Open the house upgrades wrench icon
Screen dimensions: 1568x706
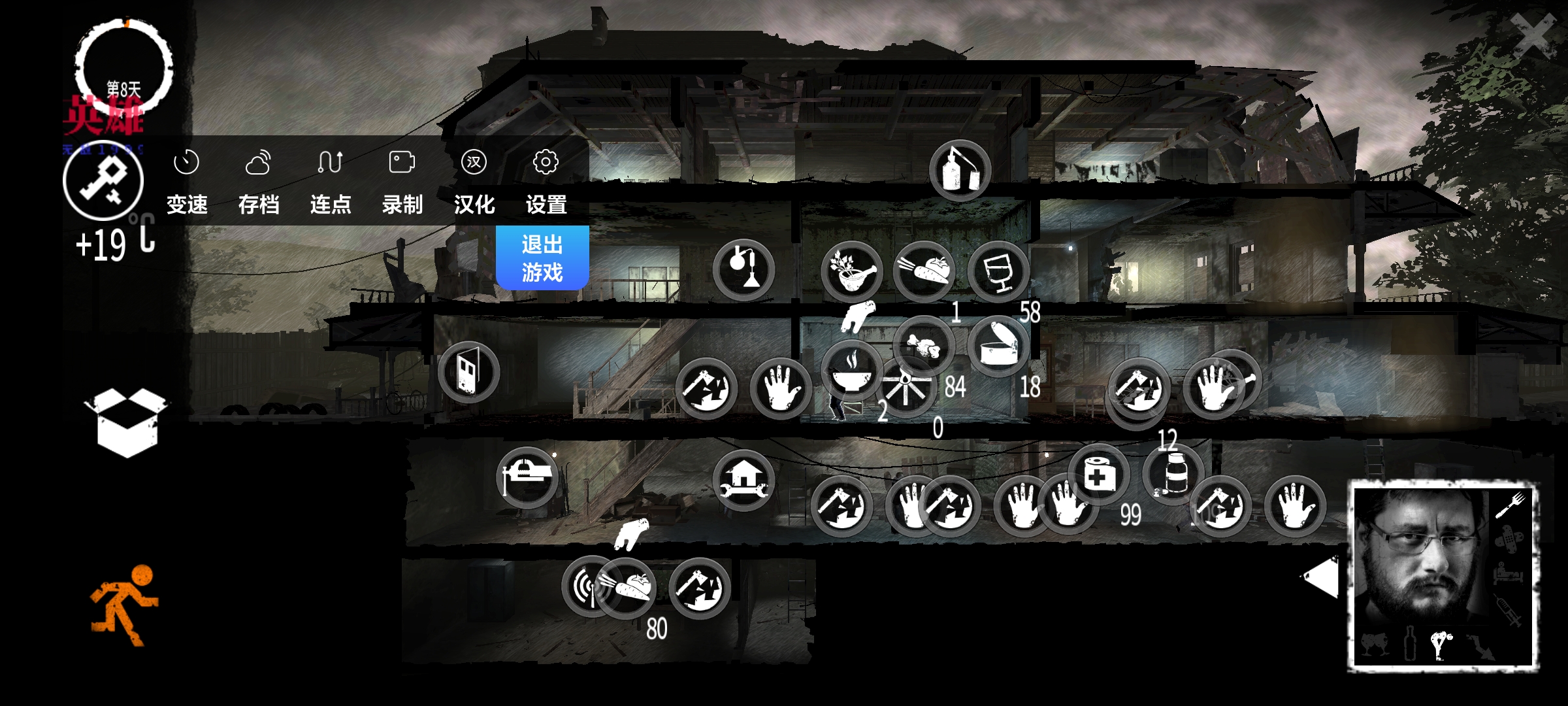pyautogui.click(x=743, y=480)
